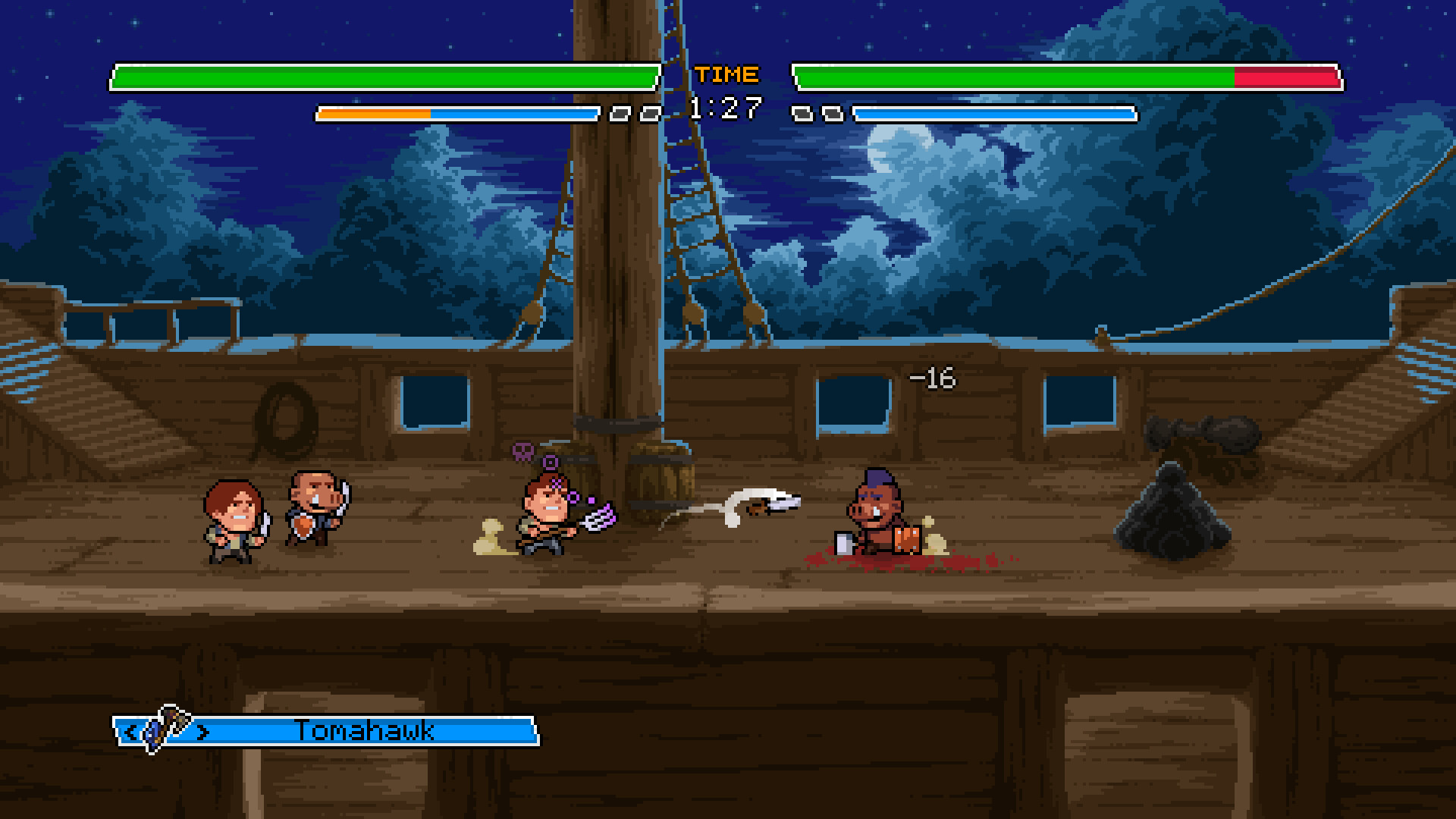Image resolution: width=1456 pixels, height=819 pixels.
Task: Select the Tomahawk name label
Action: [x=362, y=731]
